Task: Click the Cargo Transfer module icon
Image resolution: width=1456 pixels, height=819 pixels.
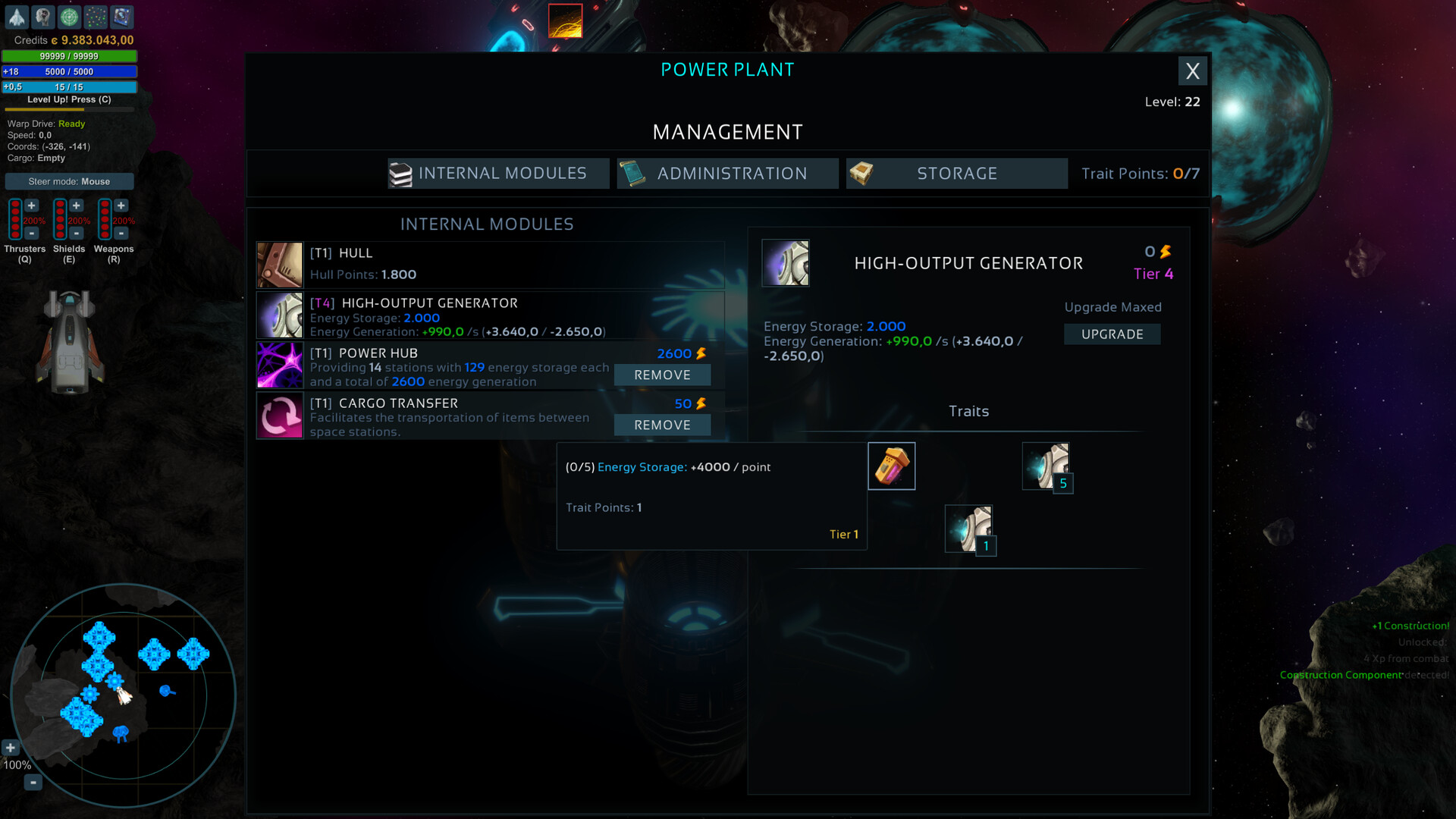Action: tap(280, 415)
